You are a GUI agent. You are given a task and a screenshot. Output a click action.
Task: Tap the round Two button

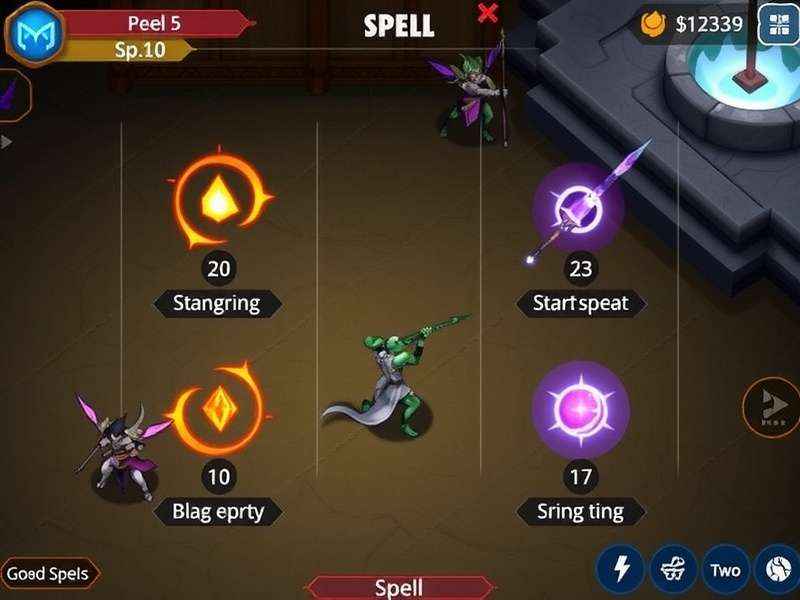coord(726,569)
